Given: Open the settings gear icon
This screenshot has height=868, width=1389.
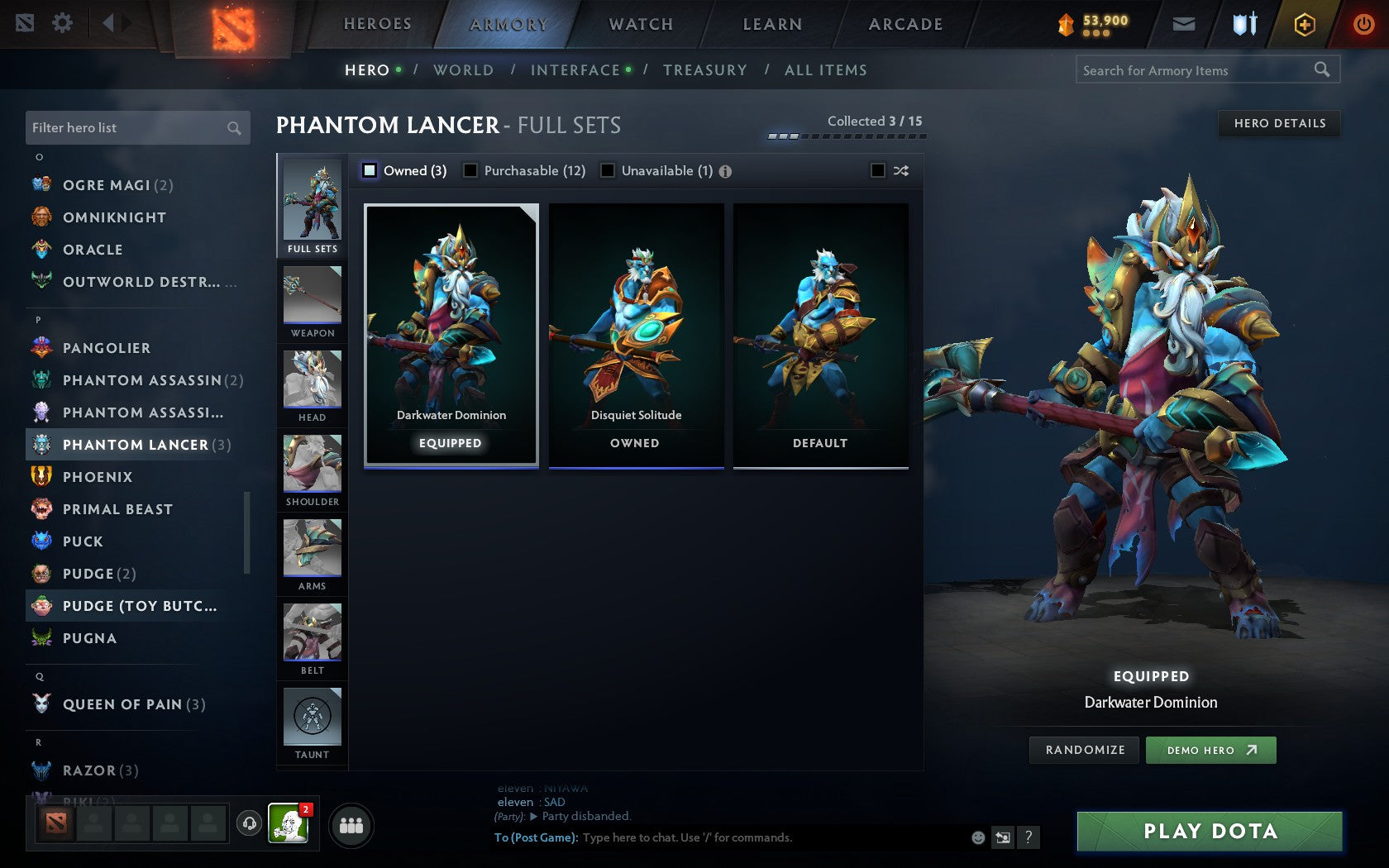Looking at the screenshot, I should [60, 24].
